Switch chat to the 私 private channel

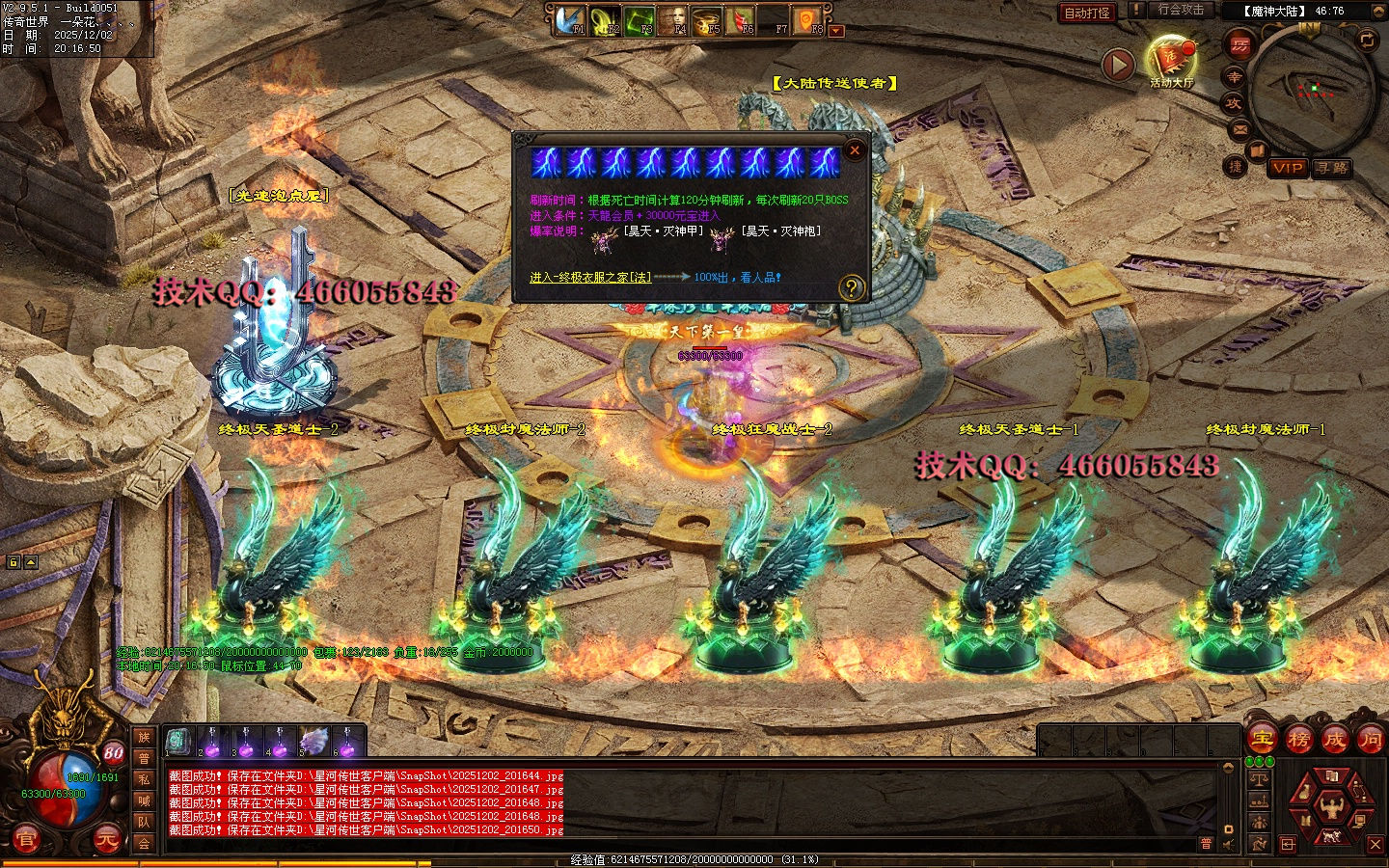point(144,779)
